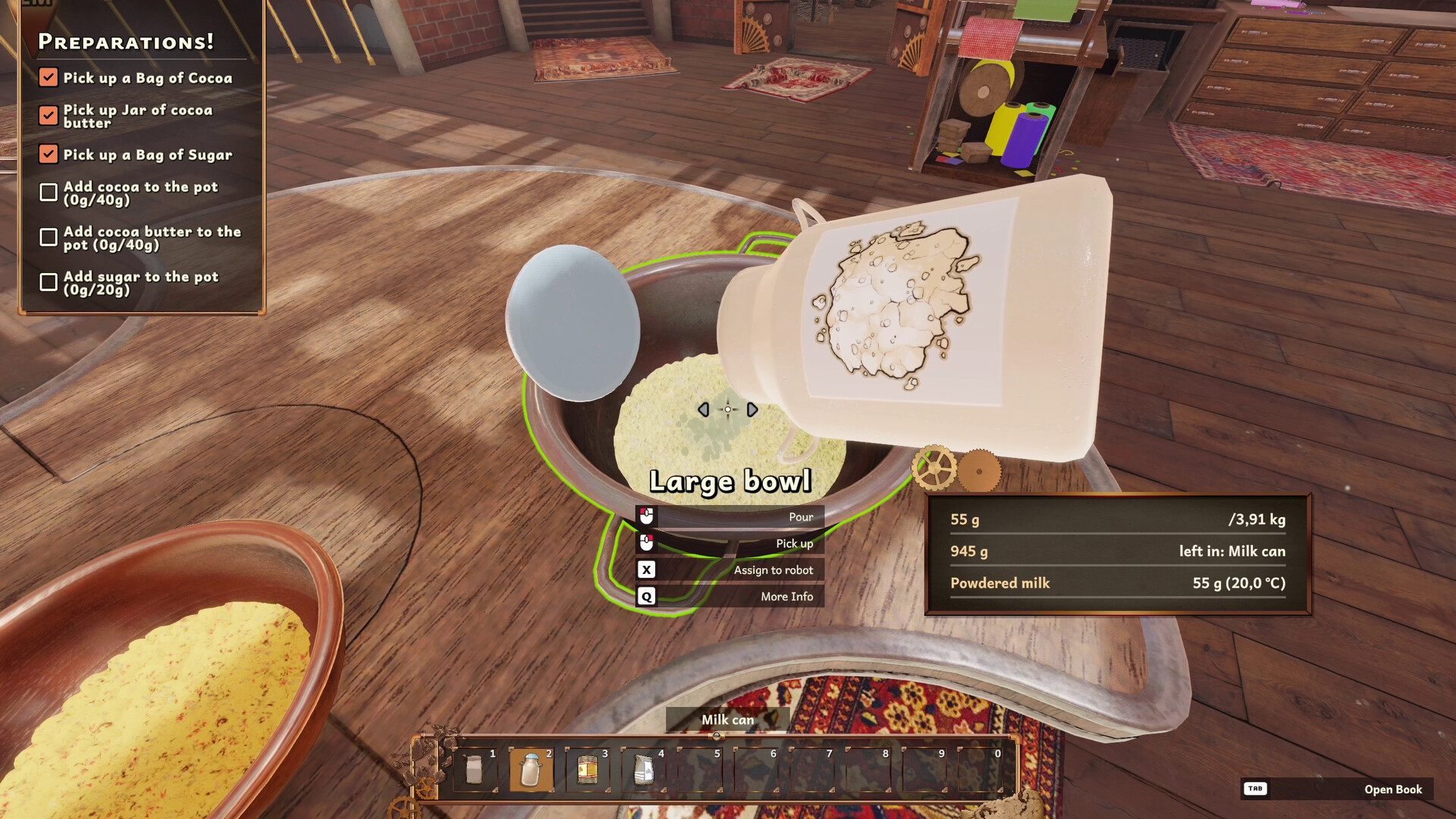Click the left arrow beside the pour crosshair
Viewport: 1456px width, 819px height.
[x=703, y=409]
